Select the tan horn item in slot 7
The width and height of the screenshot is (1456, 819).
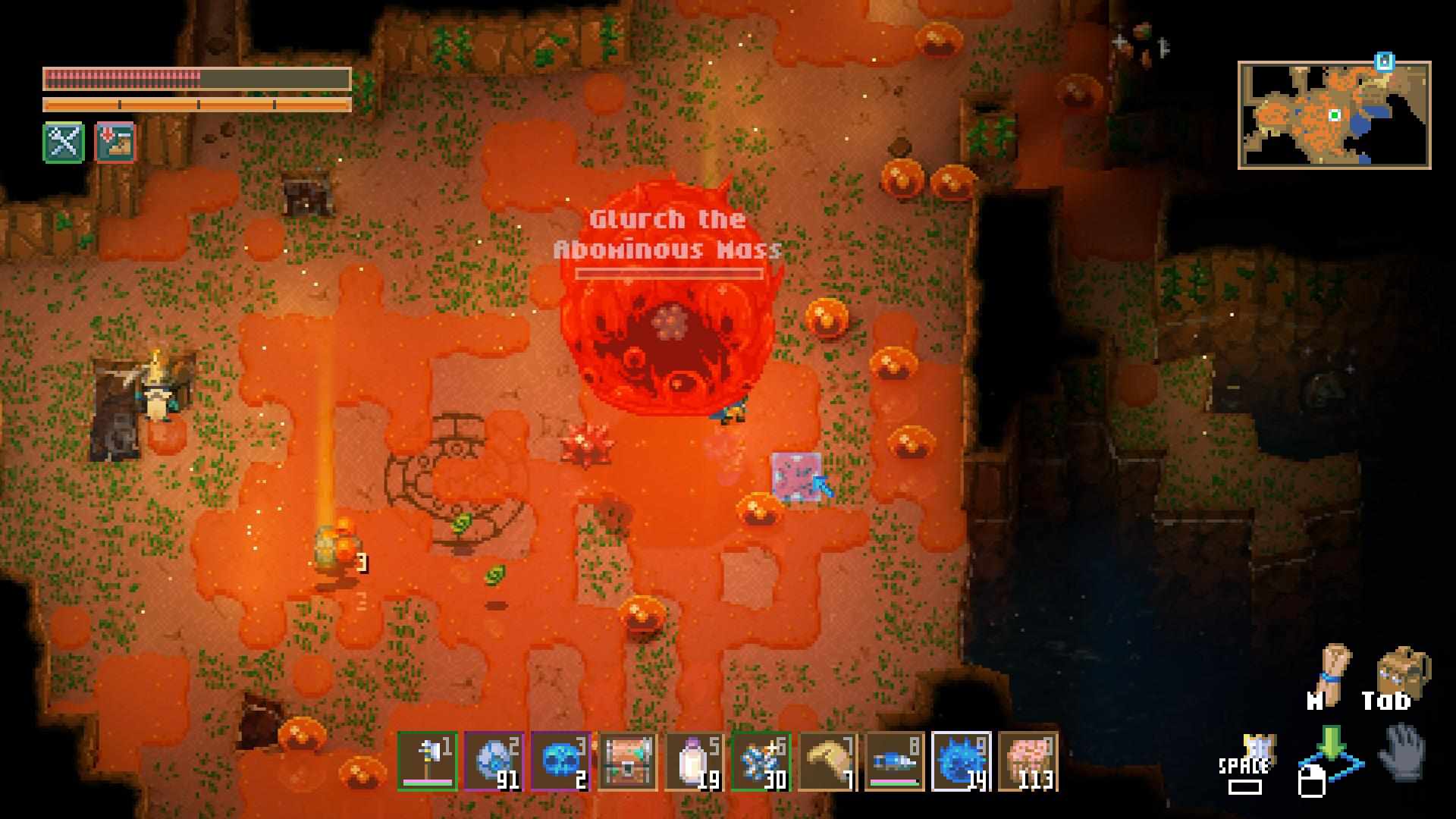tap(827, 761)
